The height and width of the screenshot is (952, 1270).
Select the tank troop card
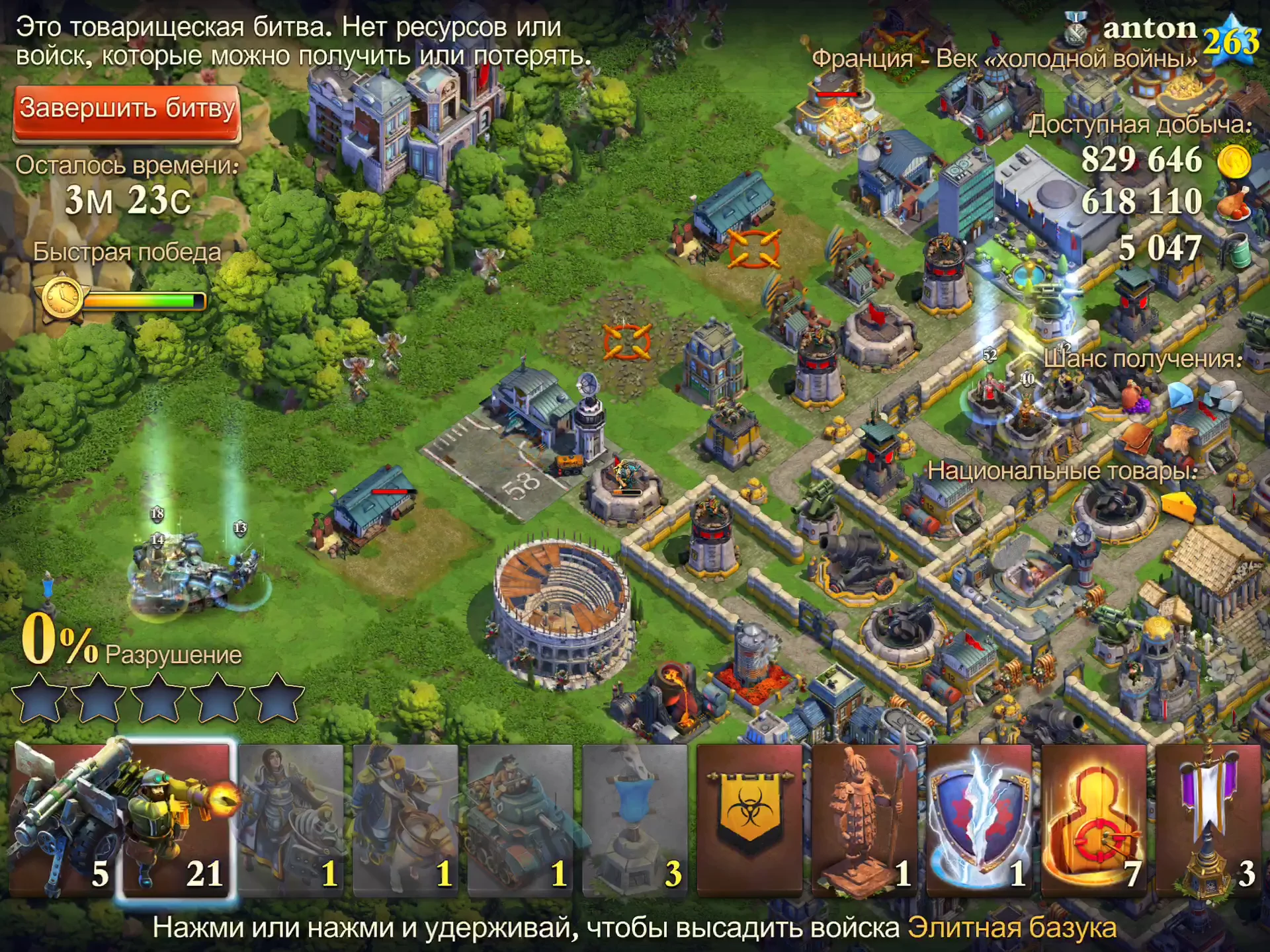click(x=520, y=820)
